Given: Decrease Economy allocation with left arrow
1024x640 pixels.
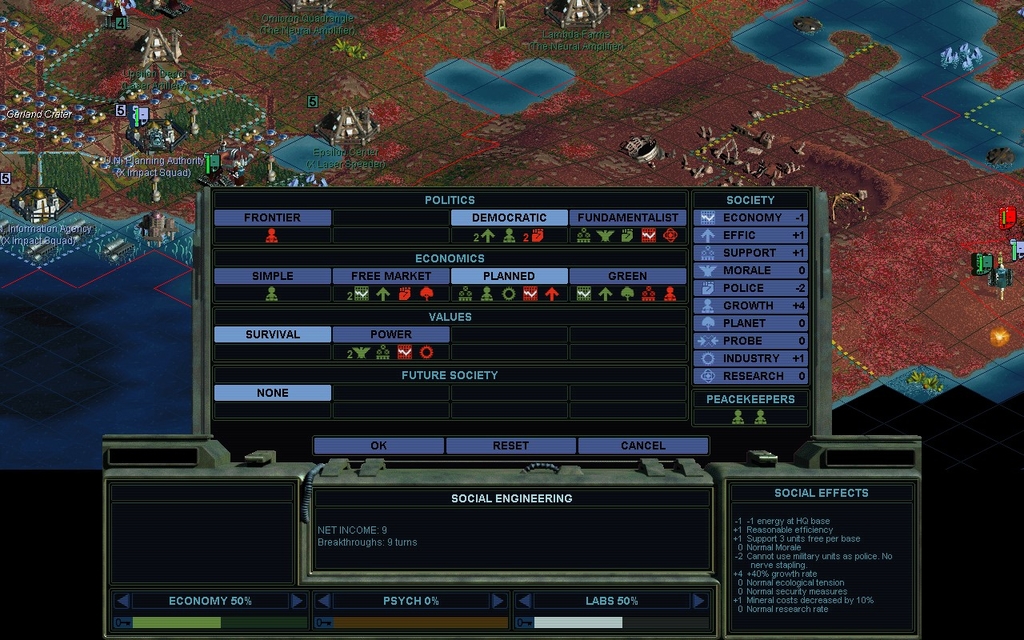Looking at the screenshot, I should coord(123,601).
